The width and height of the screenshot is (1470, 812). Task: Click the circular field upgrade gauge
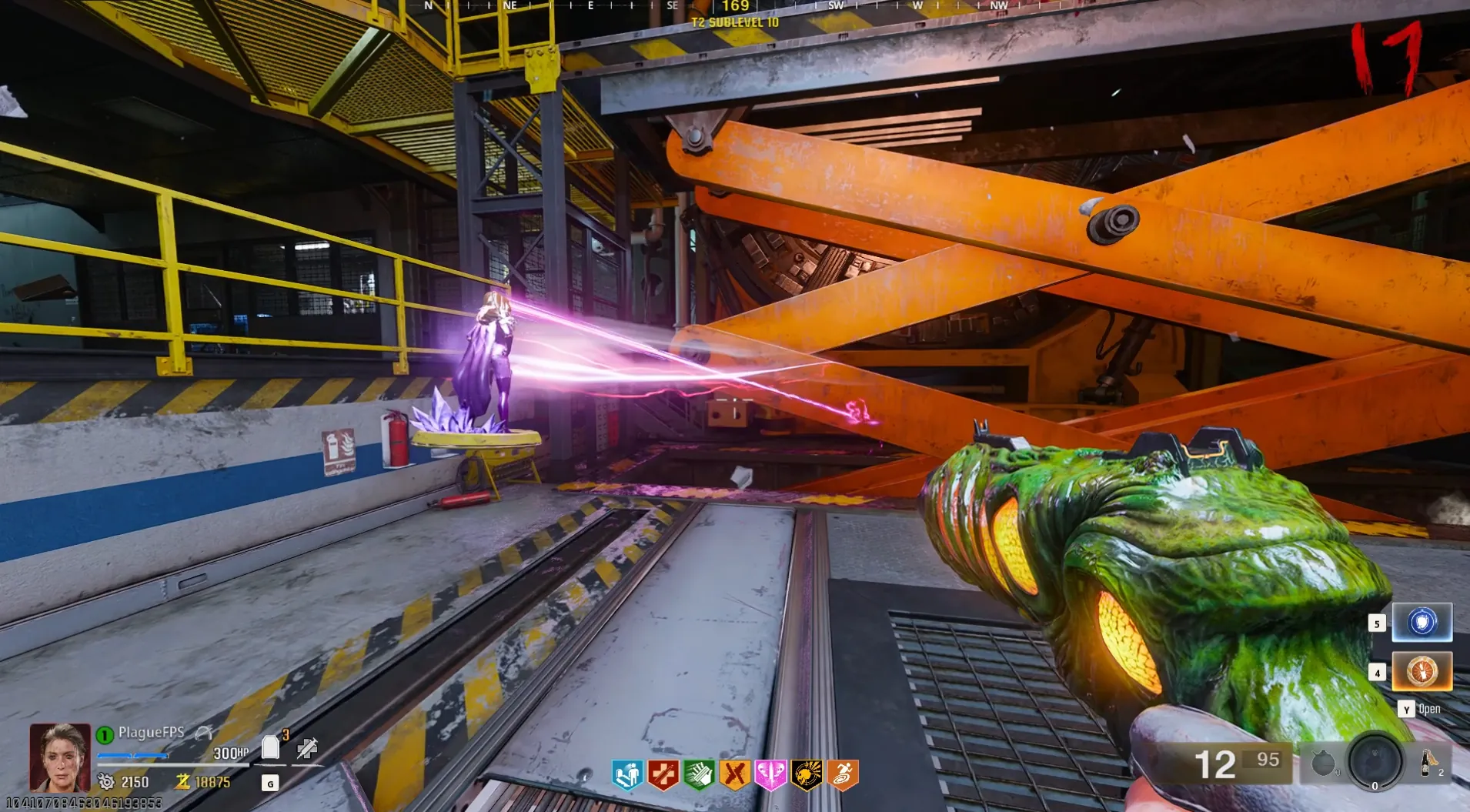click(1375, 761)
